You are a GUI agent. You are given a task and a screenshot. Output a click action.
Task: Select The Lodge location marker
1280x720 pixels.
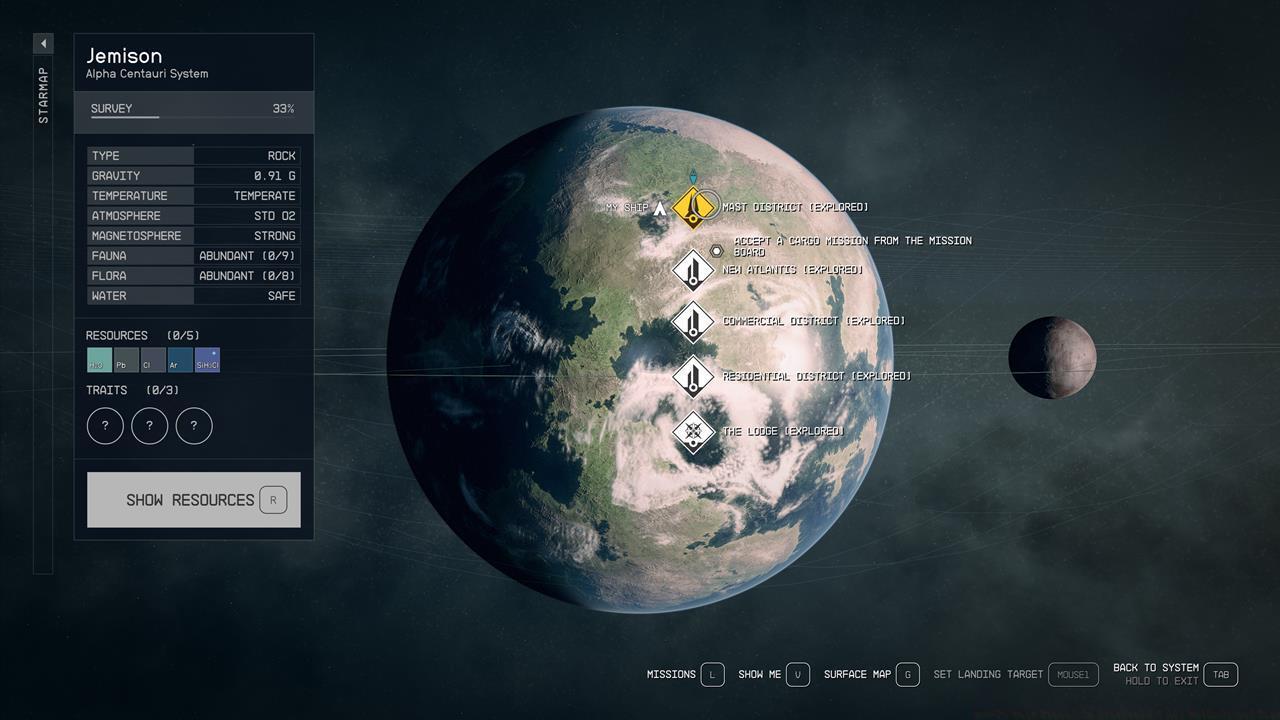(692, 432)
